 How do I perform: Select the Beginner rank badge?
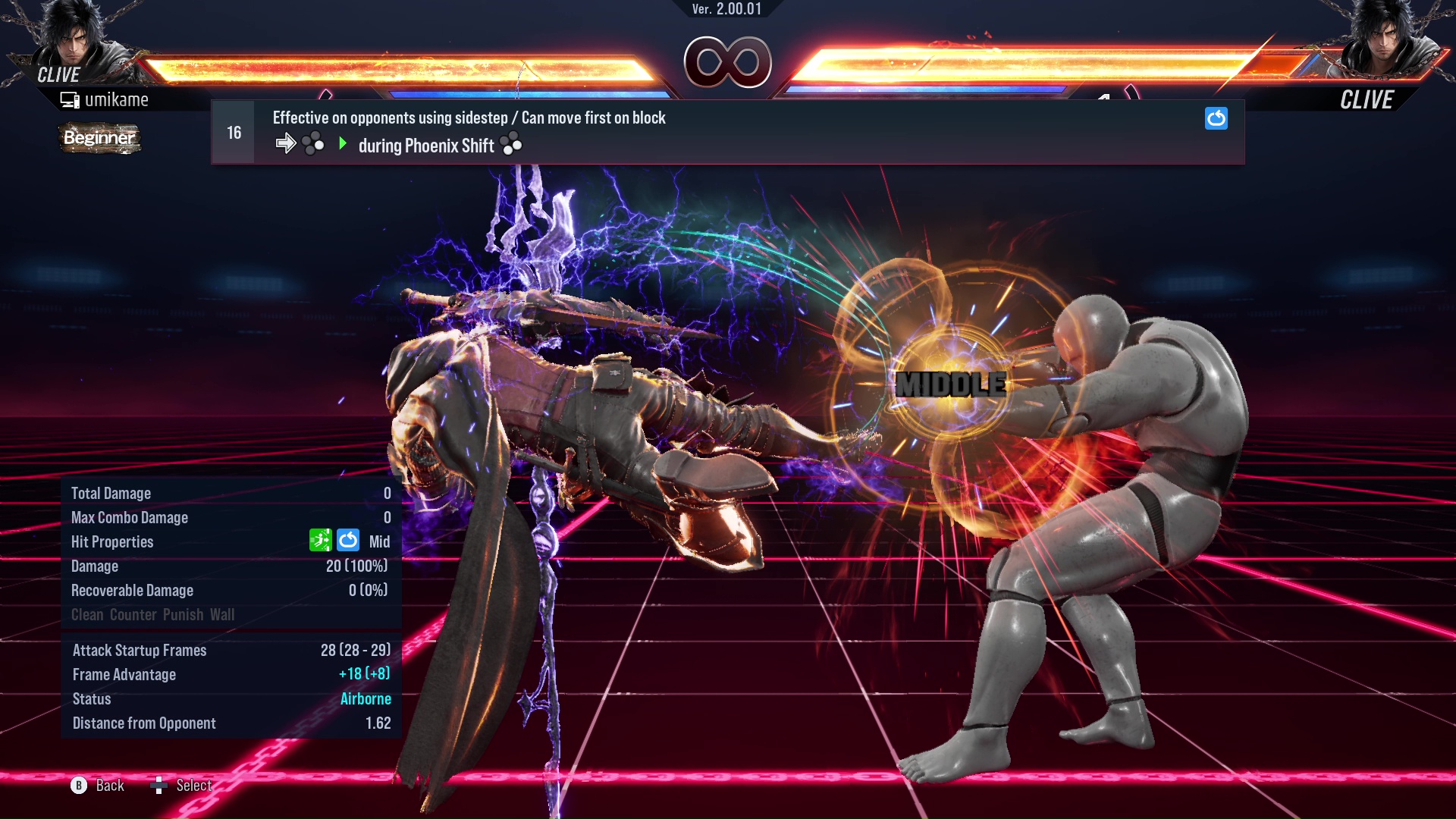coord(99,139)
